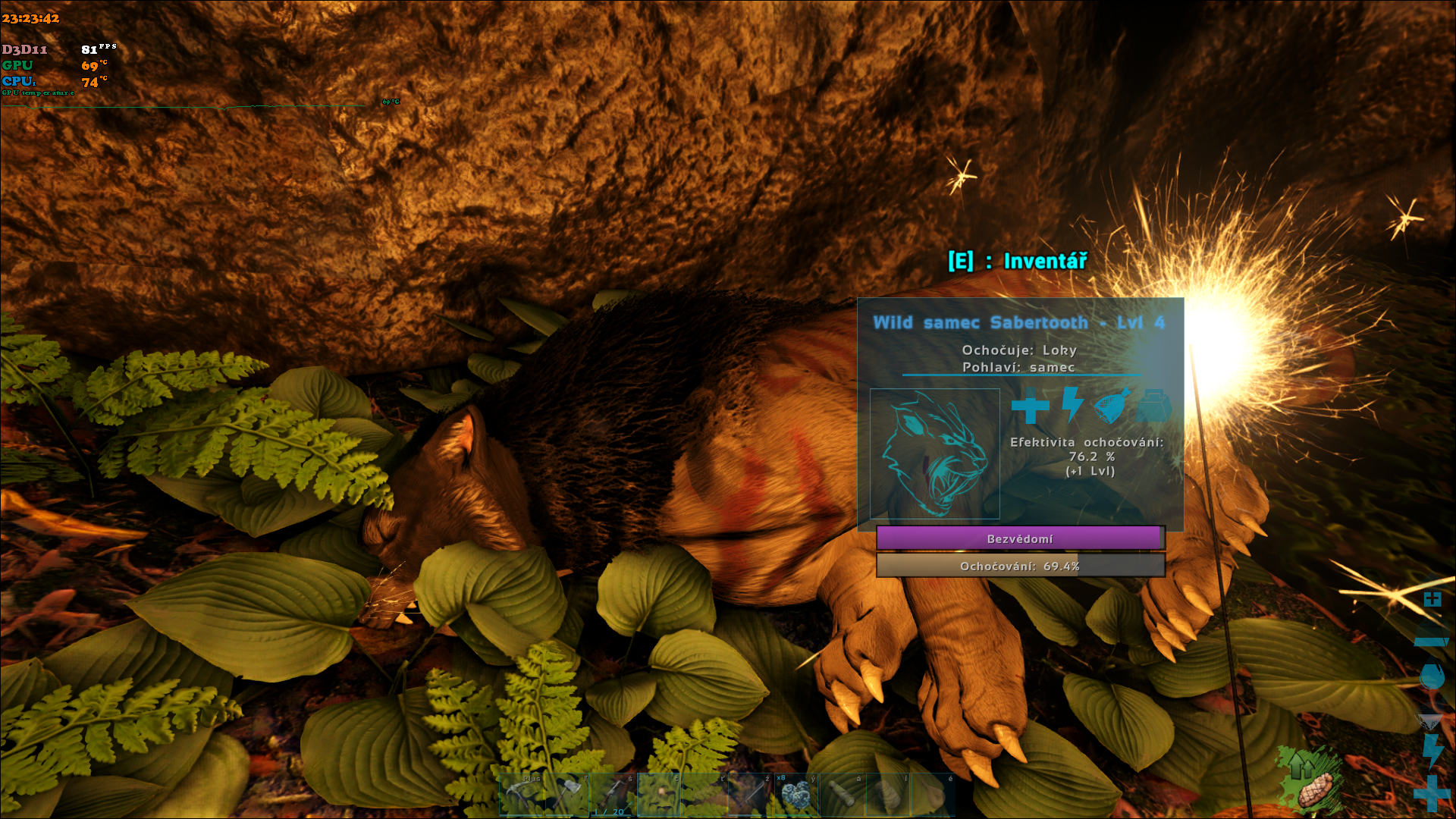Click the meat food icon in Sabertooth panel
The height and width of the screenshot is (819, 1456).
click(1112, 406)
